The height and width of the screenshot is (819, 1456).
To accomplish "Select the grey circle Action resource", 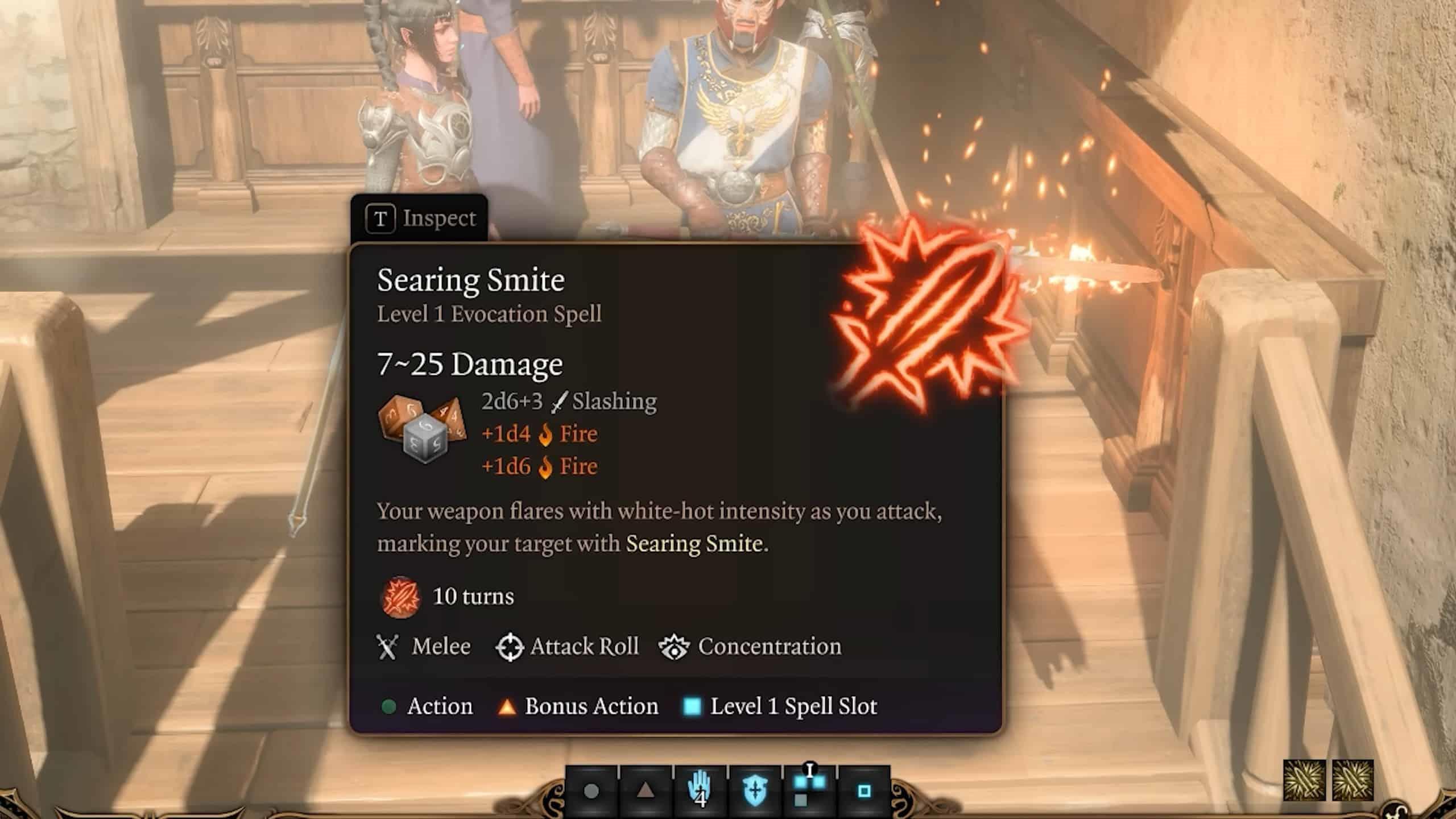I will [x=591, y=791].
